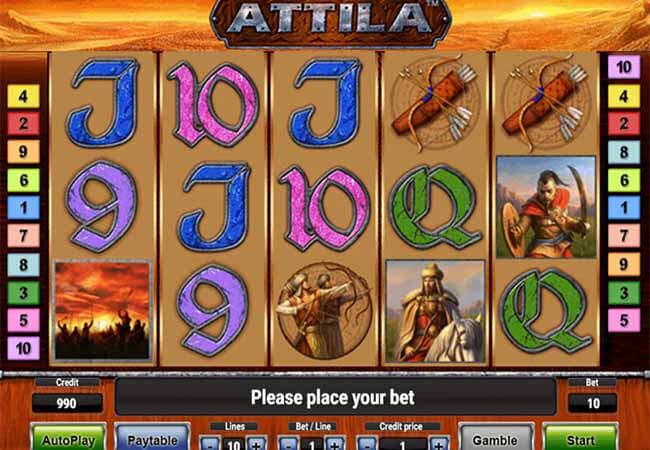Viewport: 650px width, 450px height.
Task: Open the Gamble feature
Action: click(x=495, y=438)
